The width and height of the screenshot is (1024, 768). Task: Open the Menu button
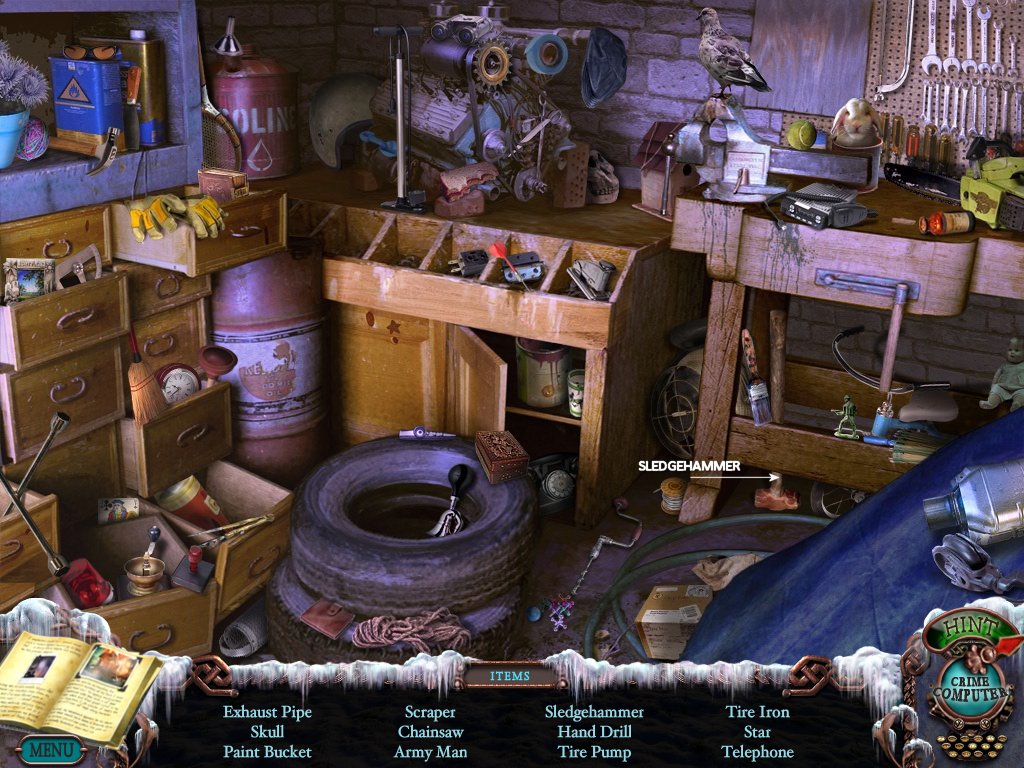coord(50,748)
